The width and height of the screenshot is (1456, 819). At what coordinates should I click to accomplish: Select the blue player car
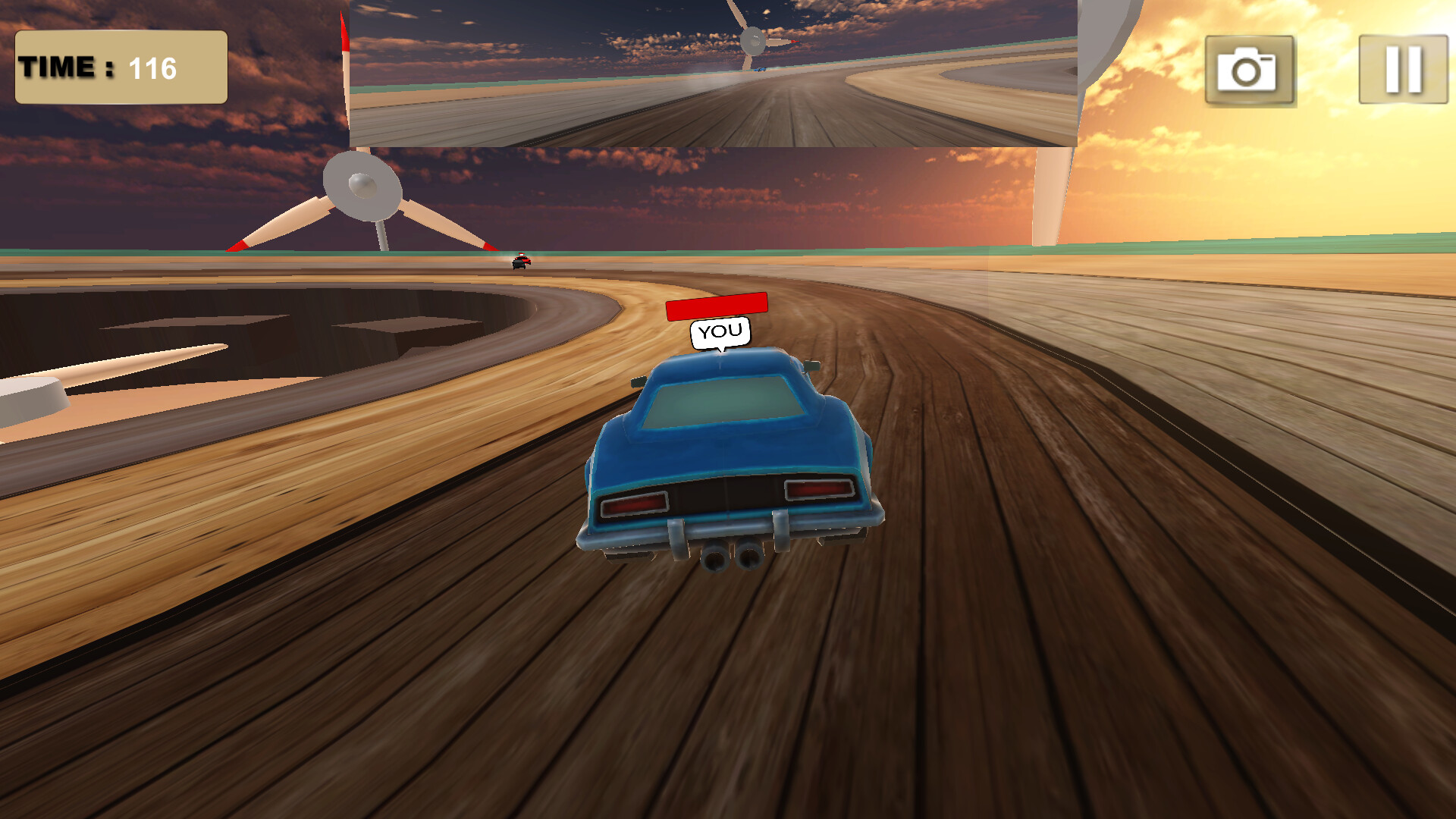tap(728, 455)
